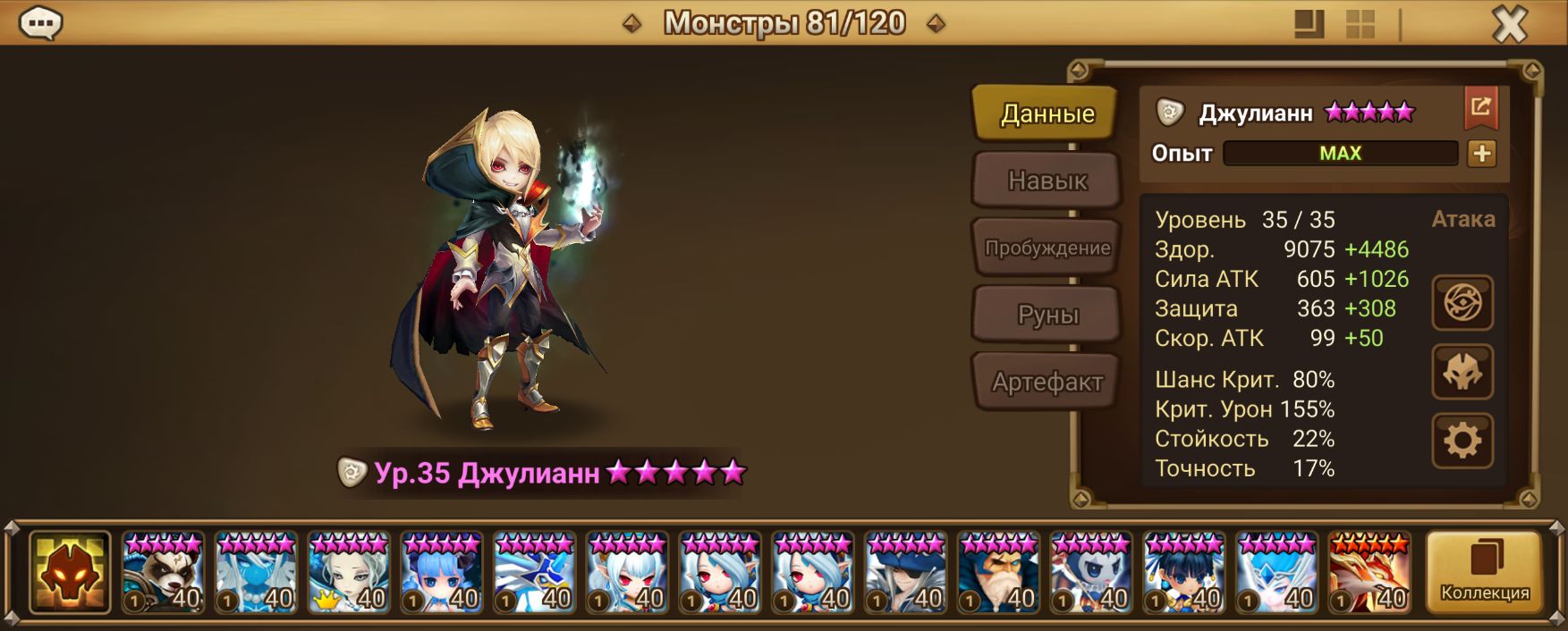Close the monsters screen with the X

(x=1510, y=23)
